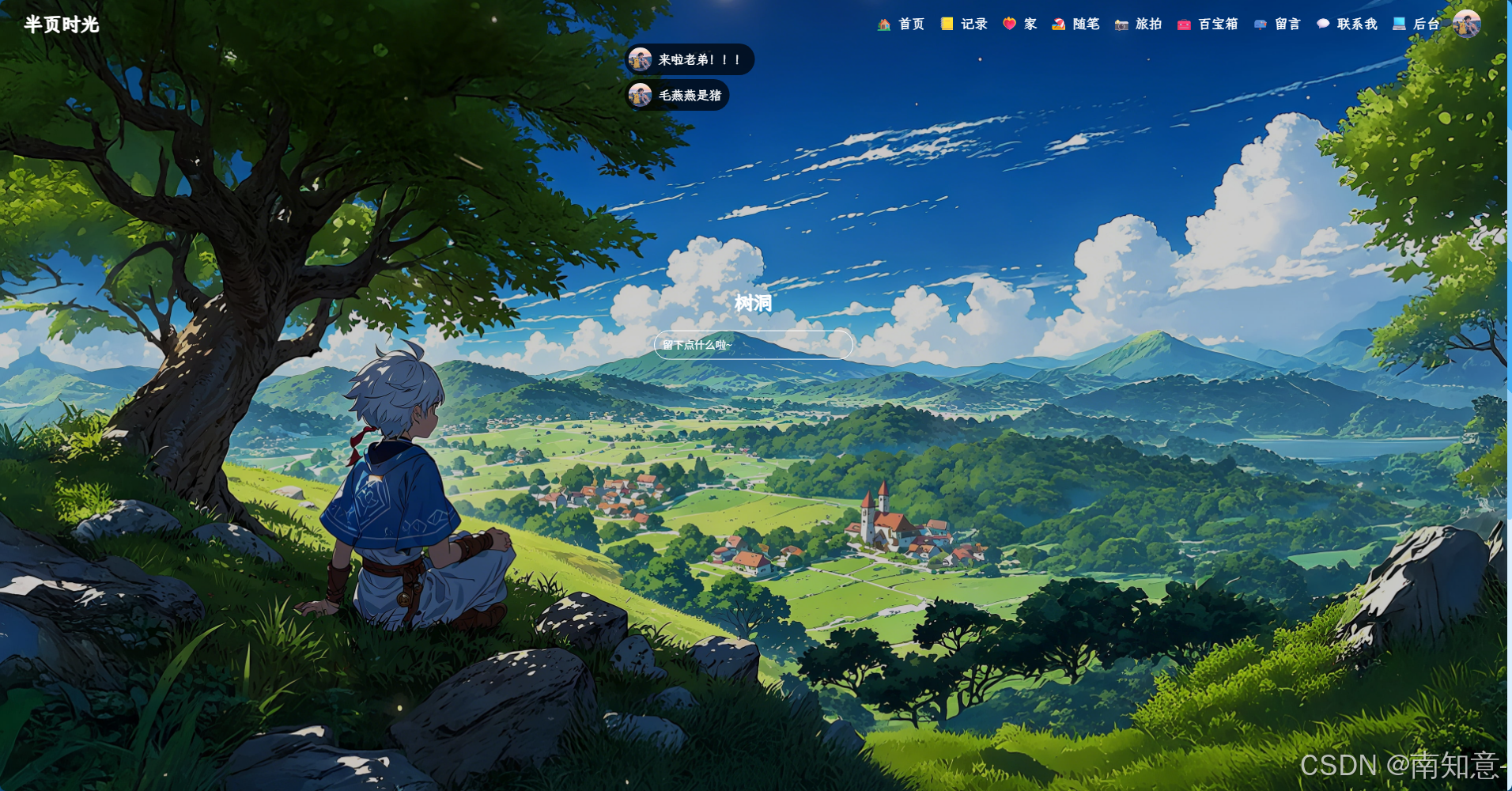Select the 来啦老弟！！！ message bubble
The width and height of the screenshot is (1512, 791).
click(689, 60)
